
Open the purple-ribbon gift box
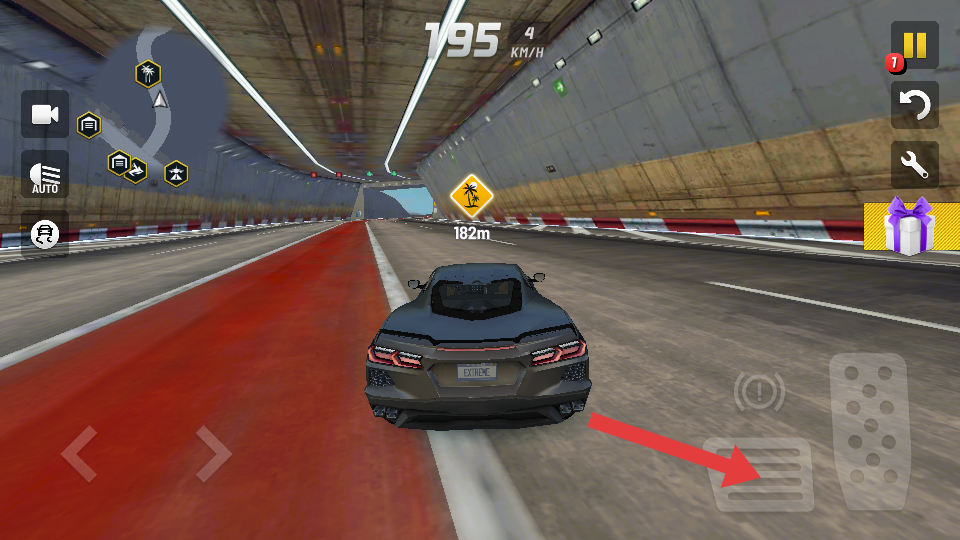[908, 226]
